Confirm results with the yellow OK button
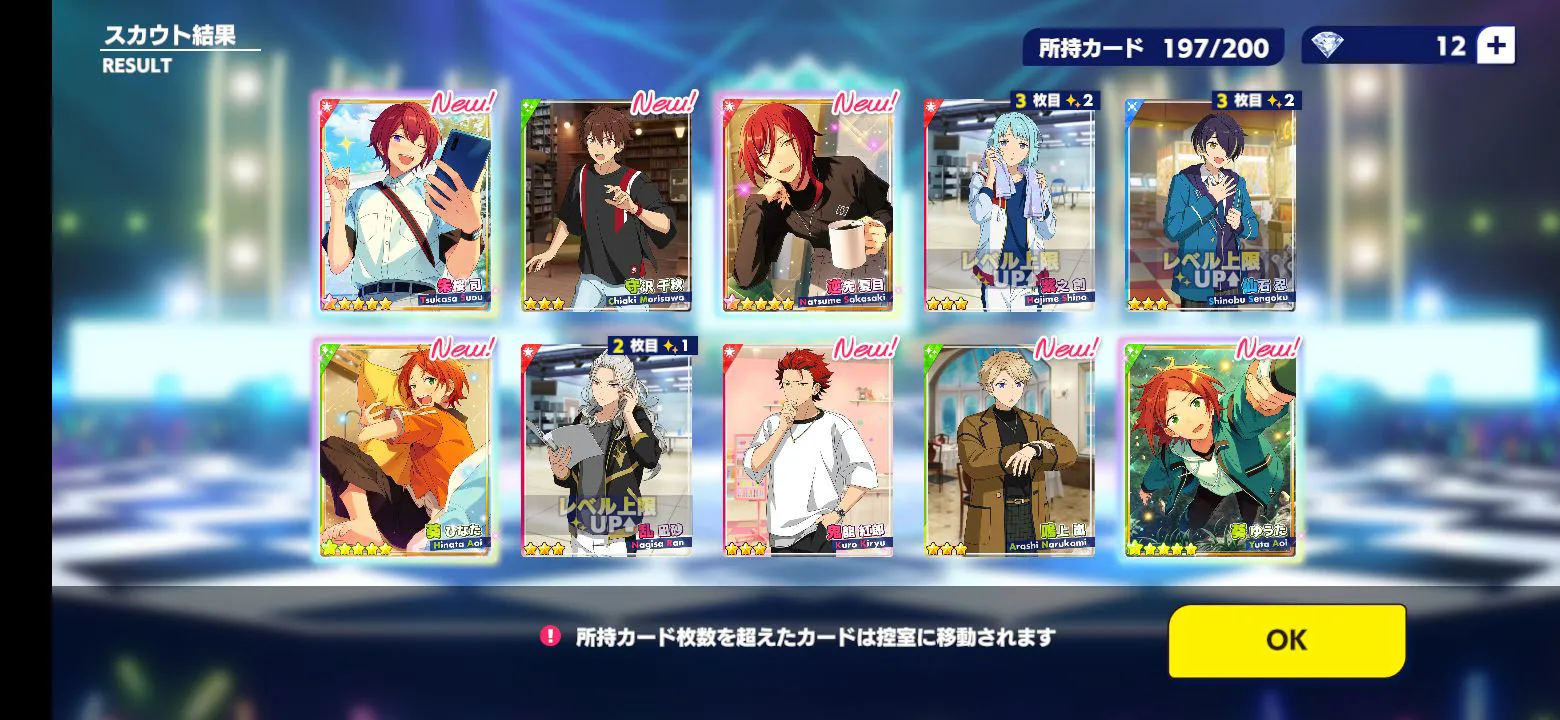 [1286, 640]
